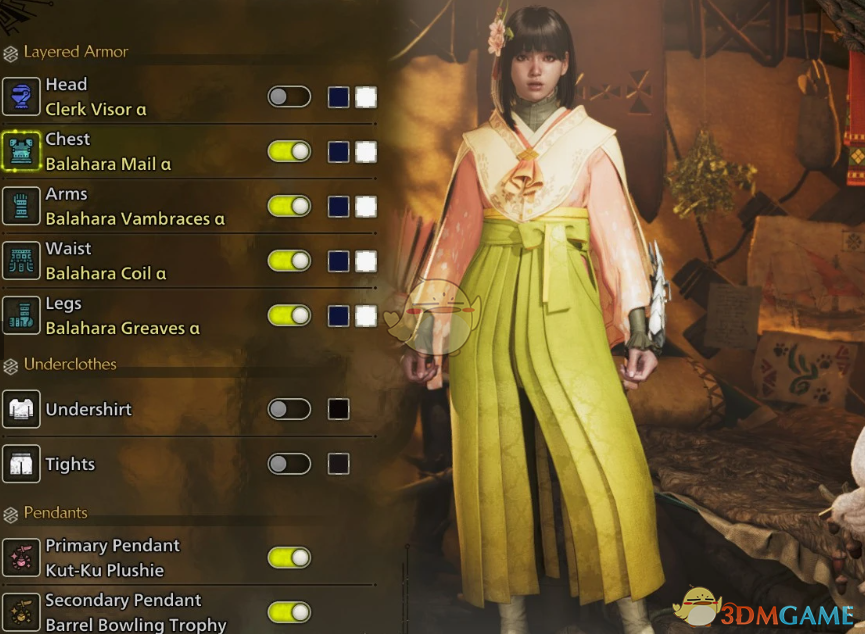Switch off the Secondary Pendant Barrel Bowling Trophy
Viewport: 865px width, 634px height.
289,612
